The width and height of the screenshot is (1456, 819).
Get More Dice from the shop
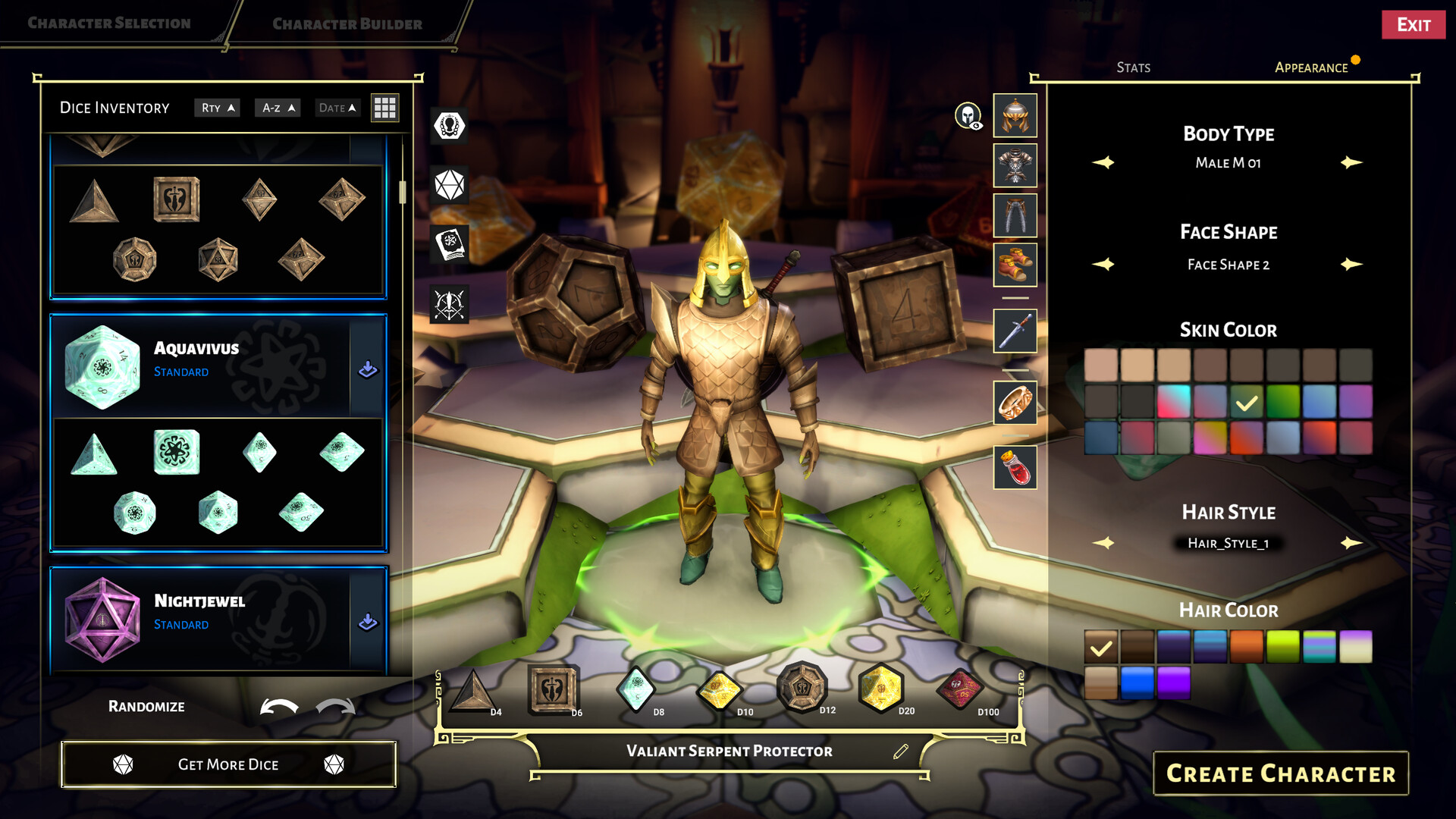pos(228,764)
